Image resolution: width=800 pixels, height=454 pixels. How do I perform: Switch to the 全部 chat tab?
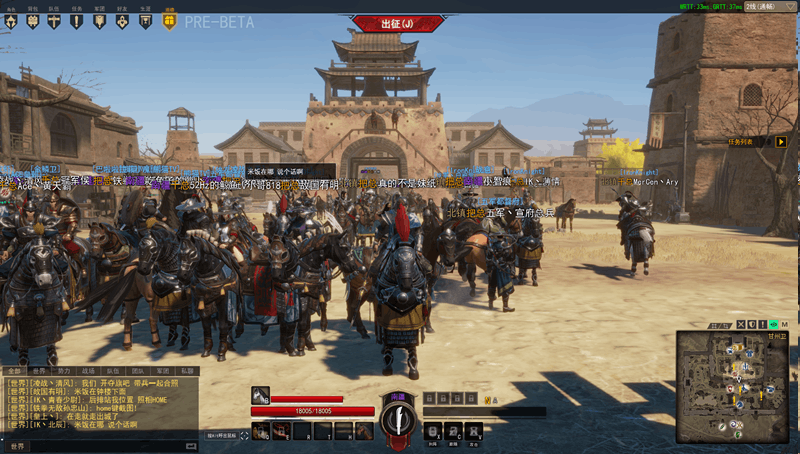point(13,370)
